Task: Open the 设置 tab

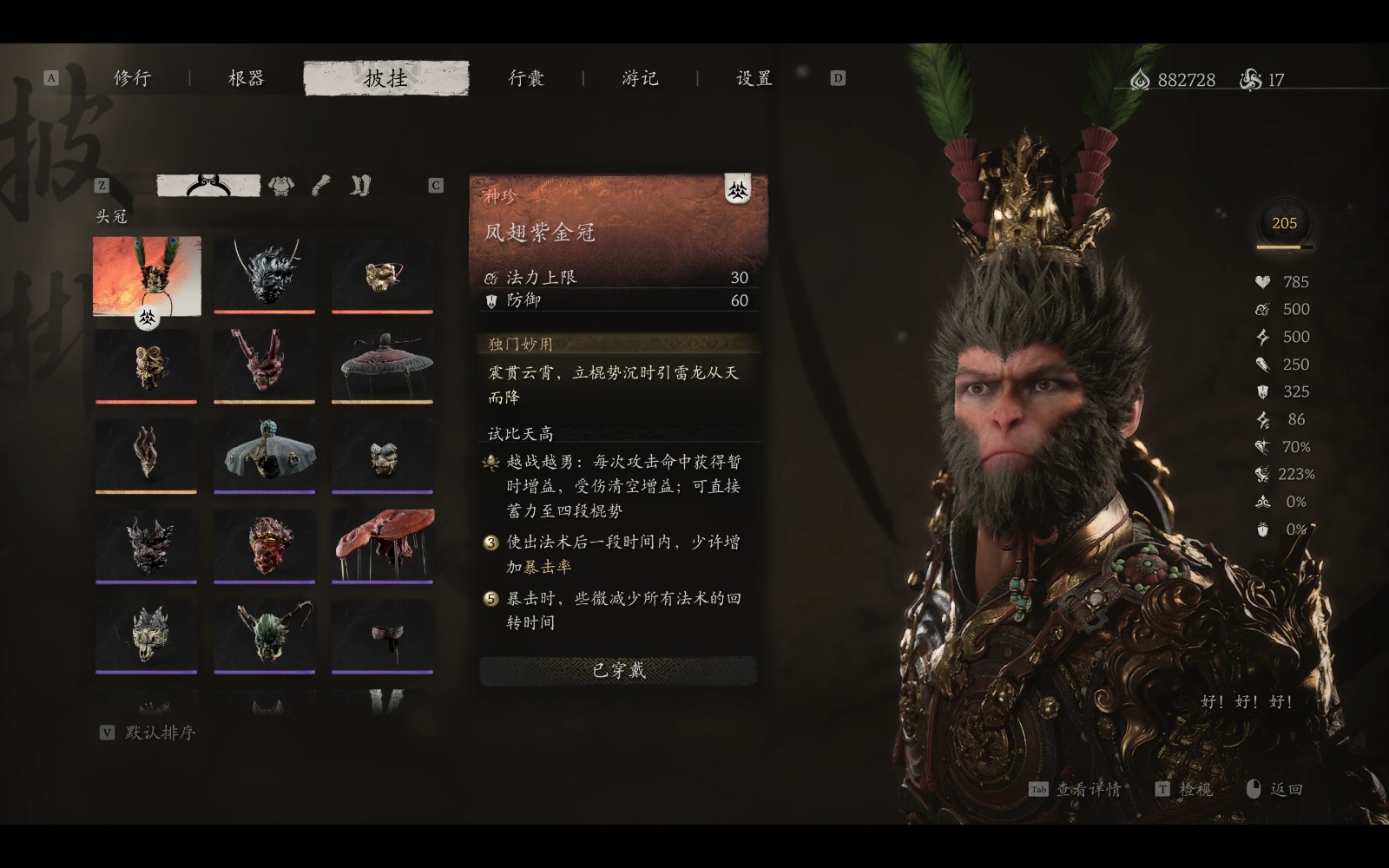Action: tap(752, 78)
